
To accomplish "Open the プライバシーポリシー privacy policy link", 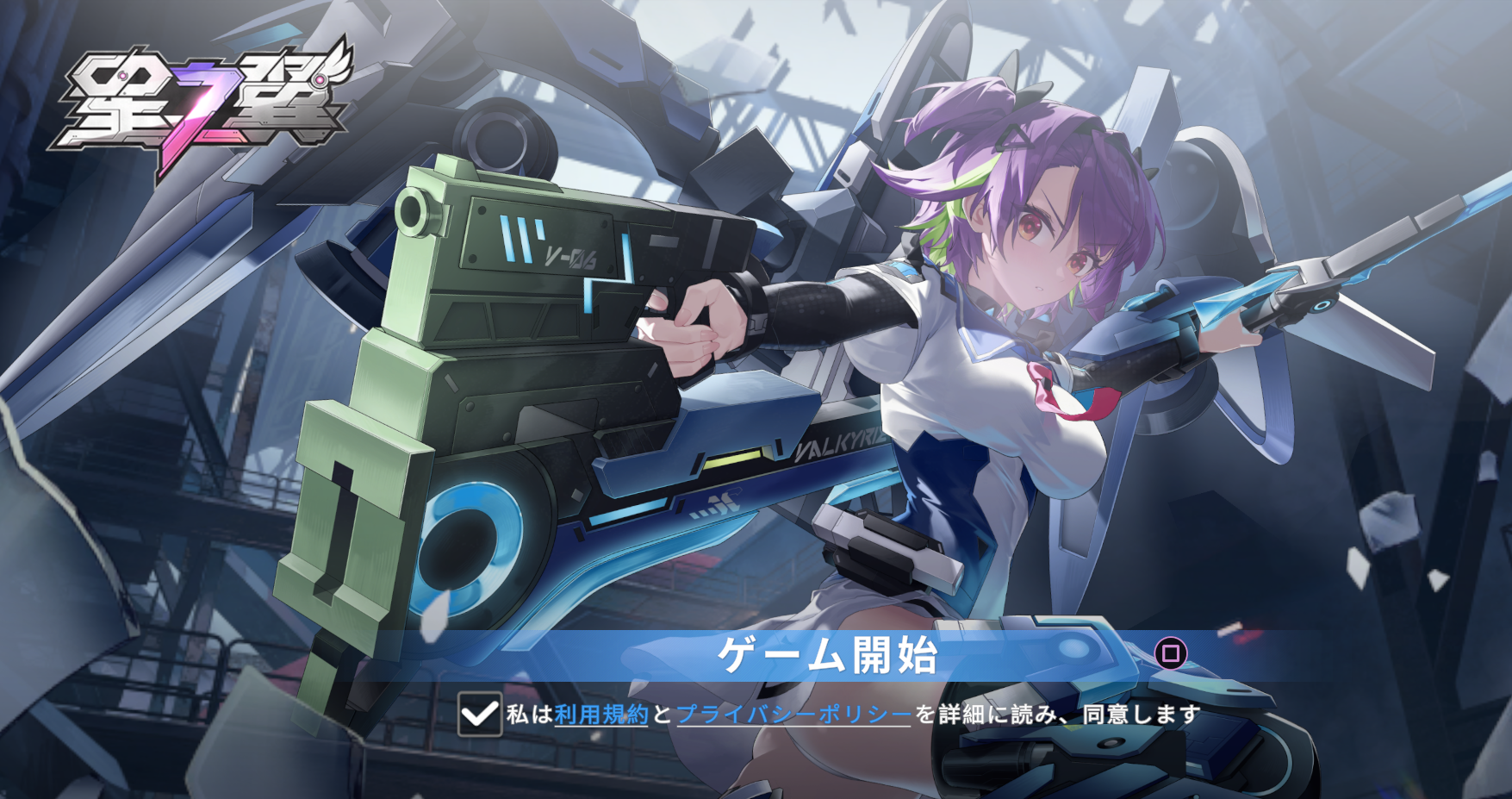I will click(x=793, y=715).
